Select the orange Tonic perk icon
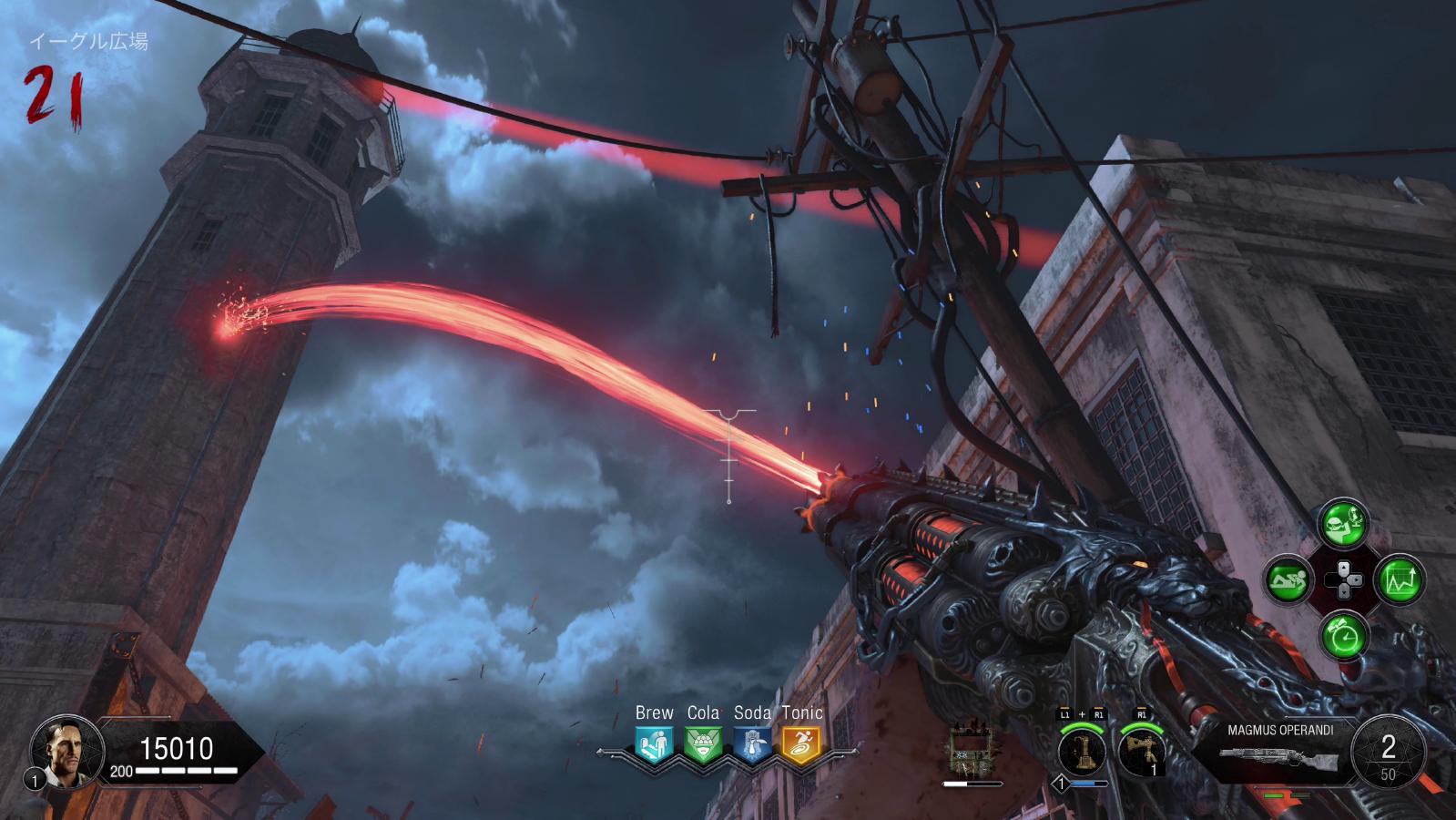This screenshot has height=820, width=1456. tap(801, 745)
